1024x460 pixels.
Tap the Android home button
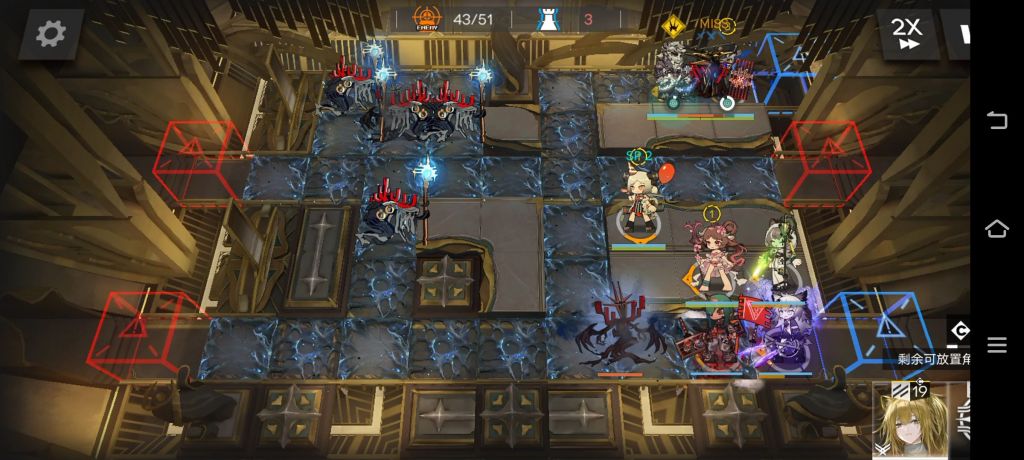click(x=997, y=229)
